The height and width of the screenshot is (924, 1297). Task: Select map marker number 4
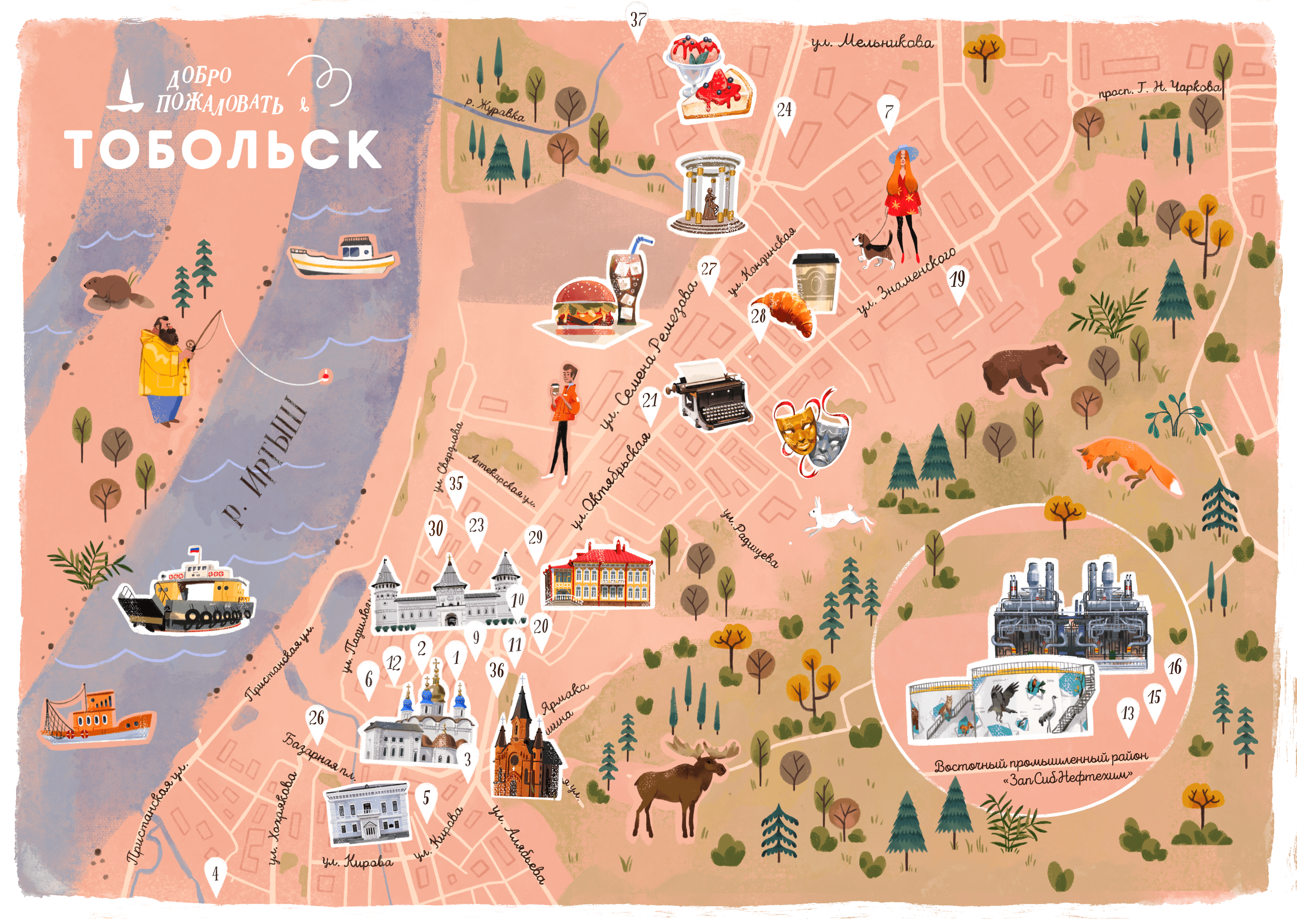point(215,877)
